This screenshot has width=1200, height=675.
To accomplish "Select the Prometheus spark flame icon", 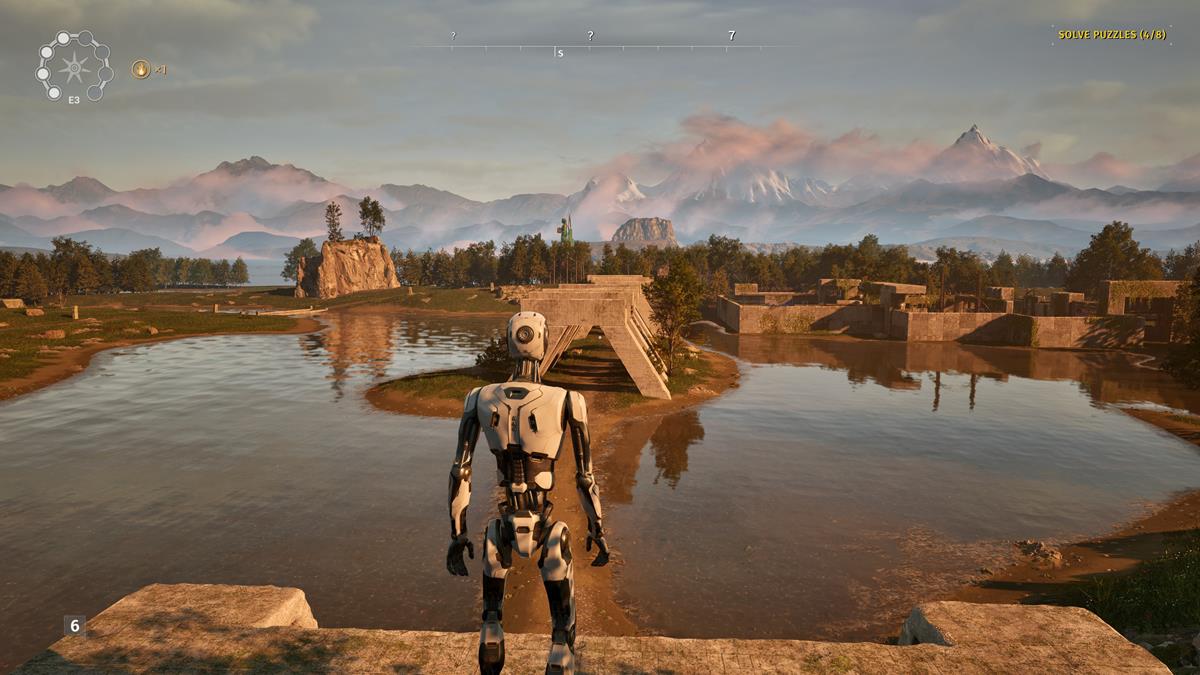I will click(x=141, y=69).
